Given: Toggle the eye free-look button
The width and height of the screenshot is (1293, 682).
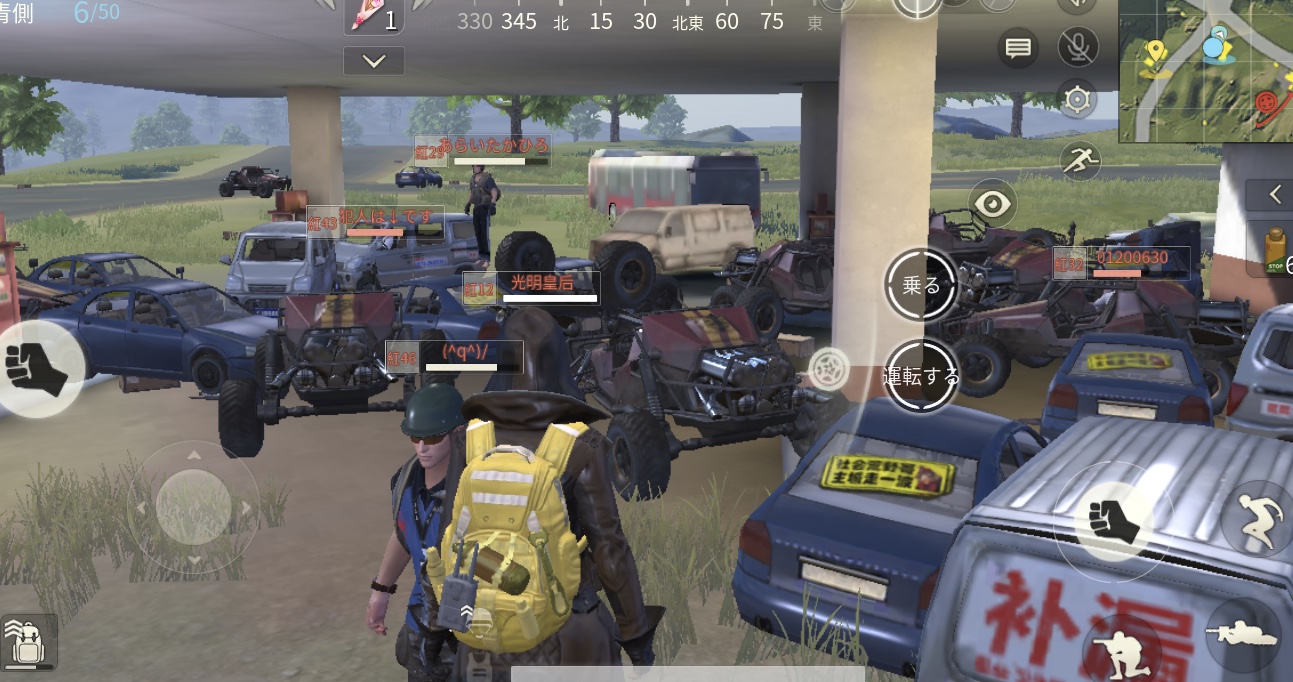Looking at the screenshot, I should [x=992, y=204].
